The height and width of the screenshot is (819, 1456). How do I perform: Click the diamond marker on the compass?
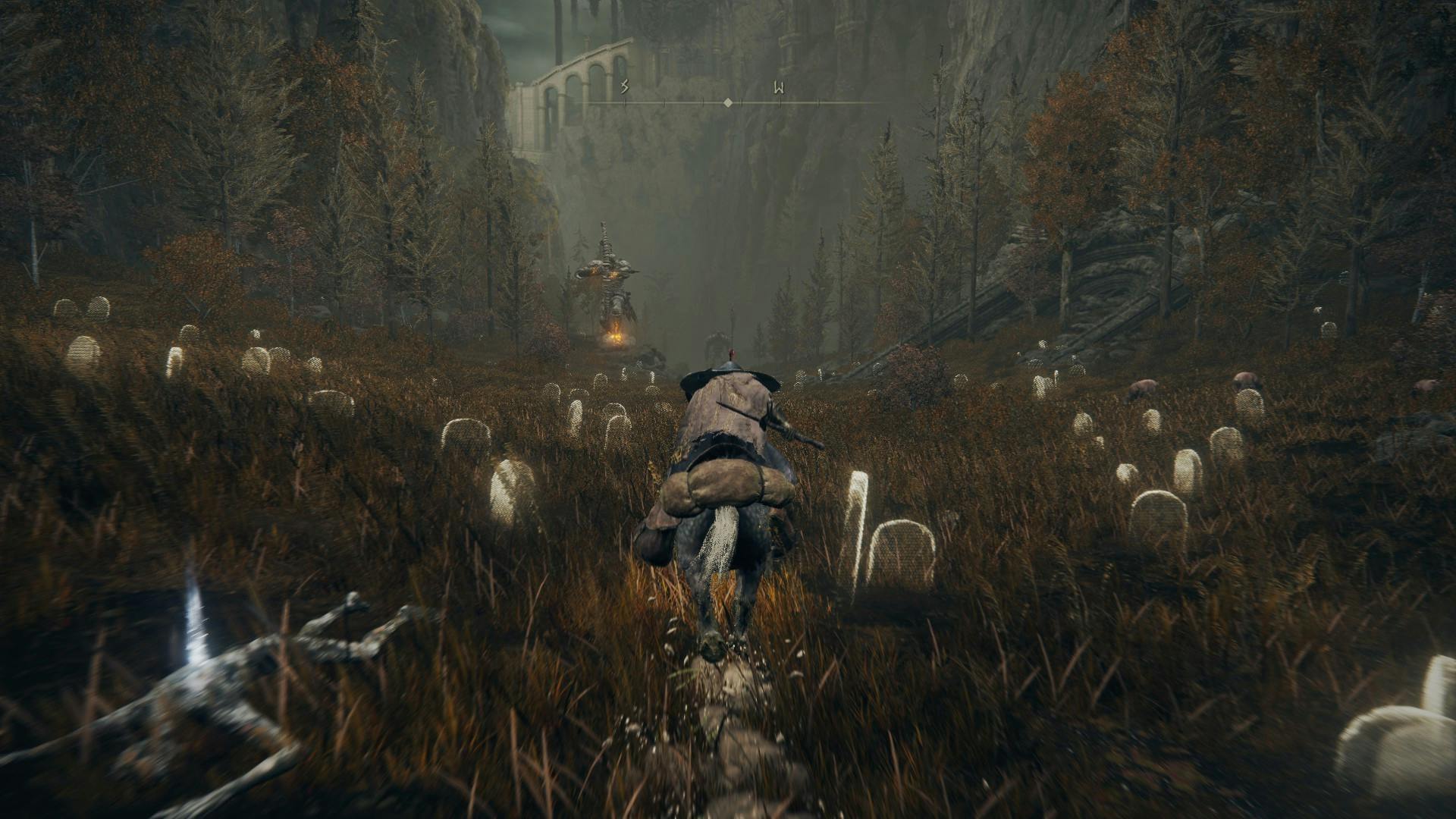(728, 102)
